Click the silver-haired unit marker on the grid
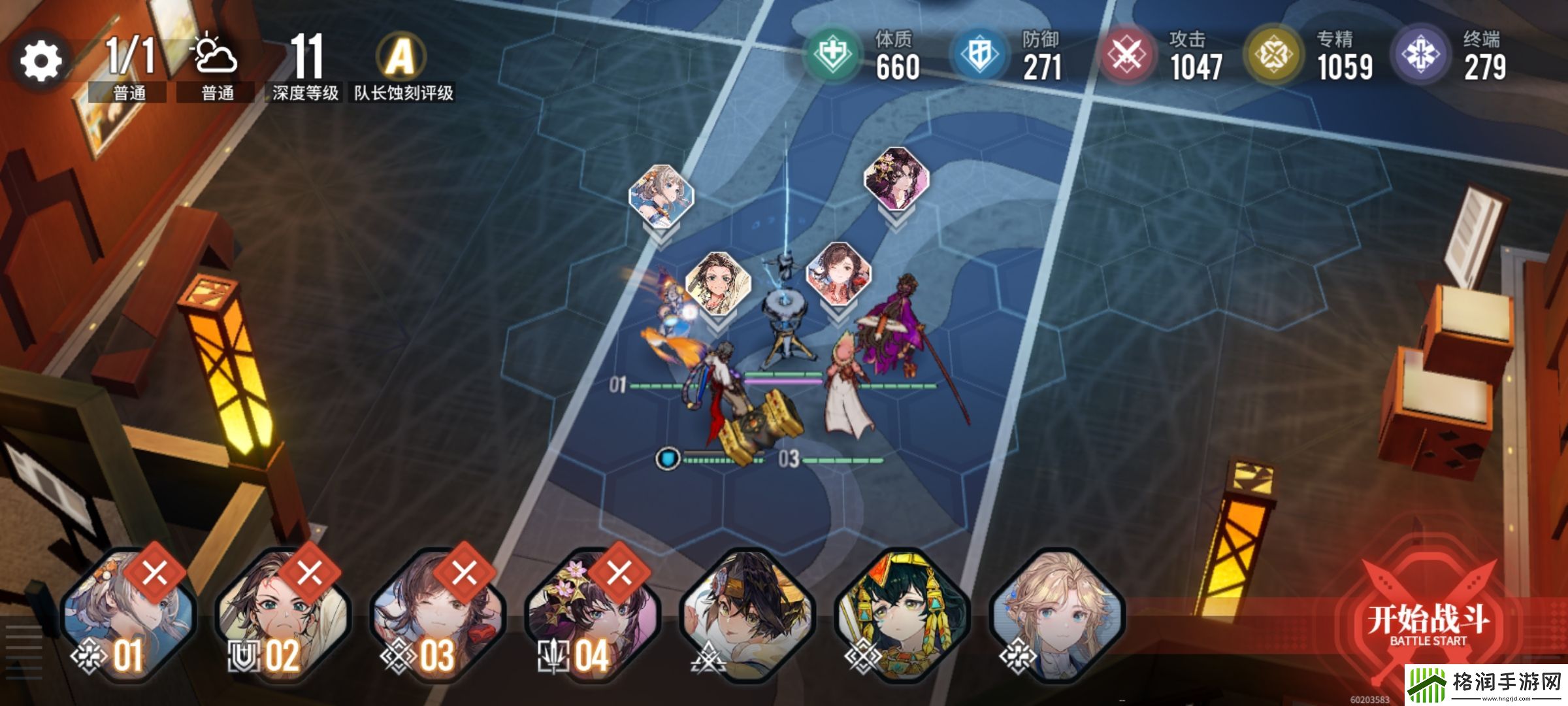1568x706 pixels. click(x=661, y=196)
